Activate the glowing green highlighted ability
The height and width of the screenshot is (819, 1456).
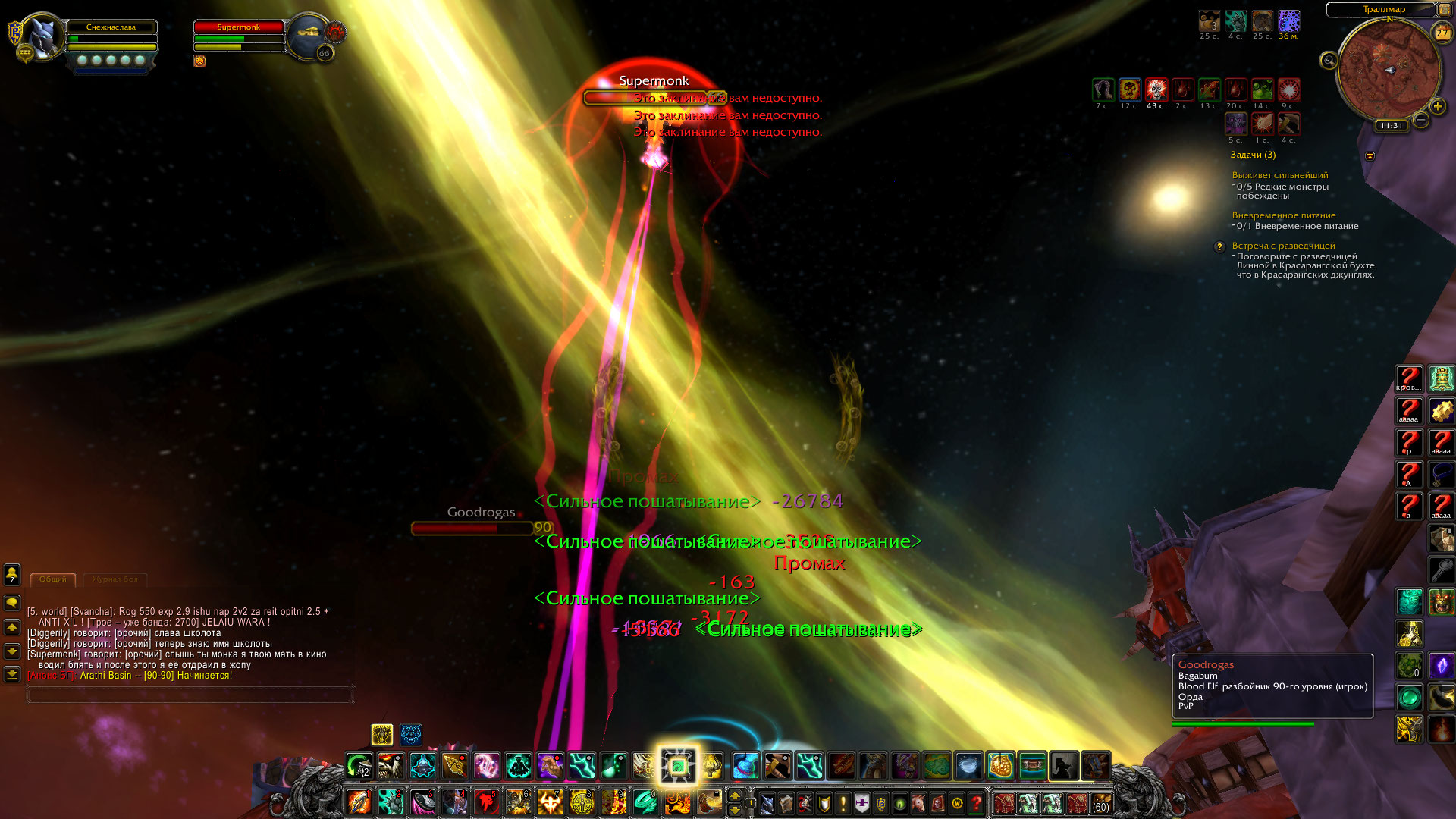677,766
